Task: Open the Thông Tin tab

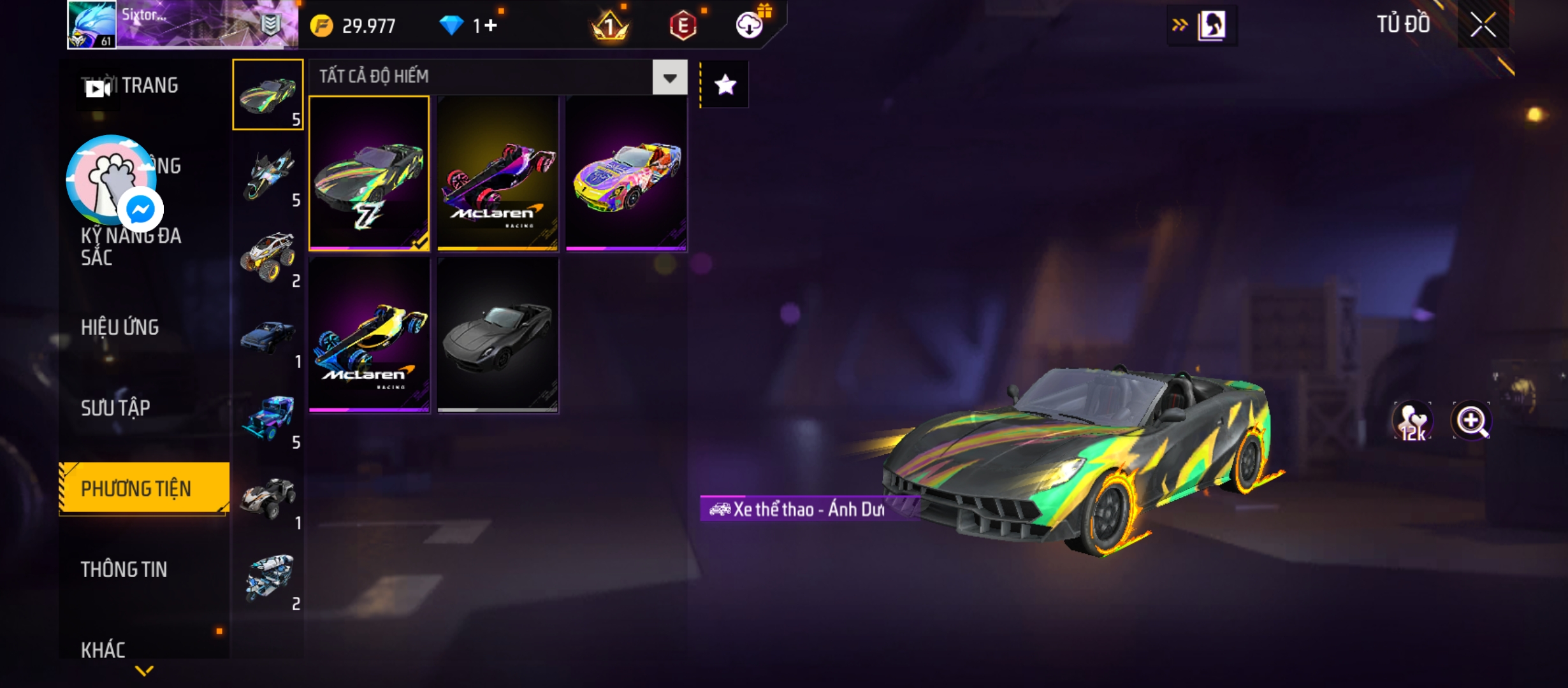Action: [124, 570]
